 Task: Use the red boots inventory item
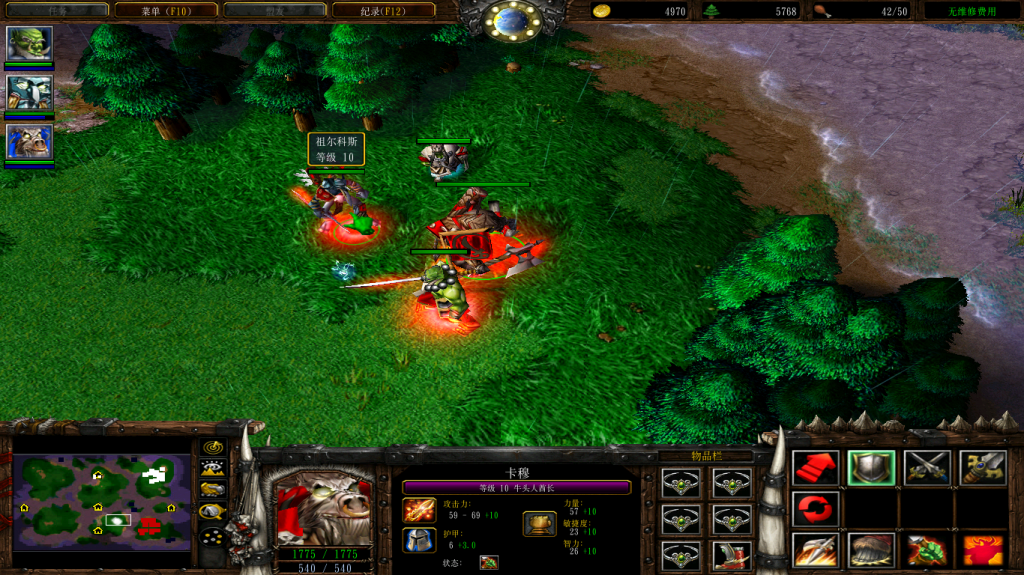[732, 555]
